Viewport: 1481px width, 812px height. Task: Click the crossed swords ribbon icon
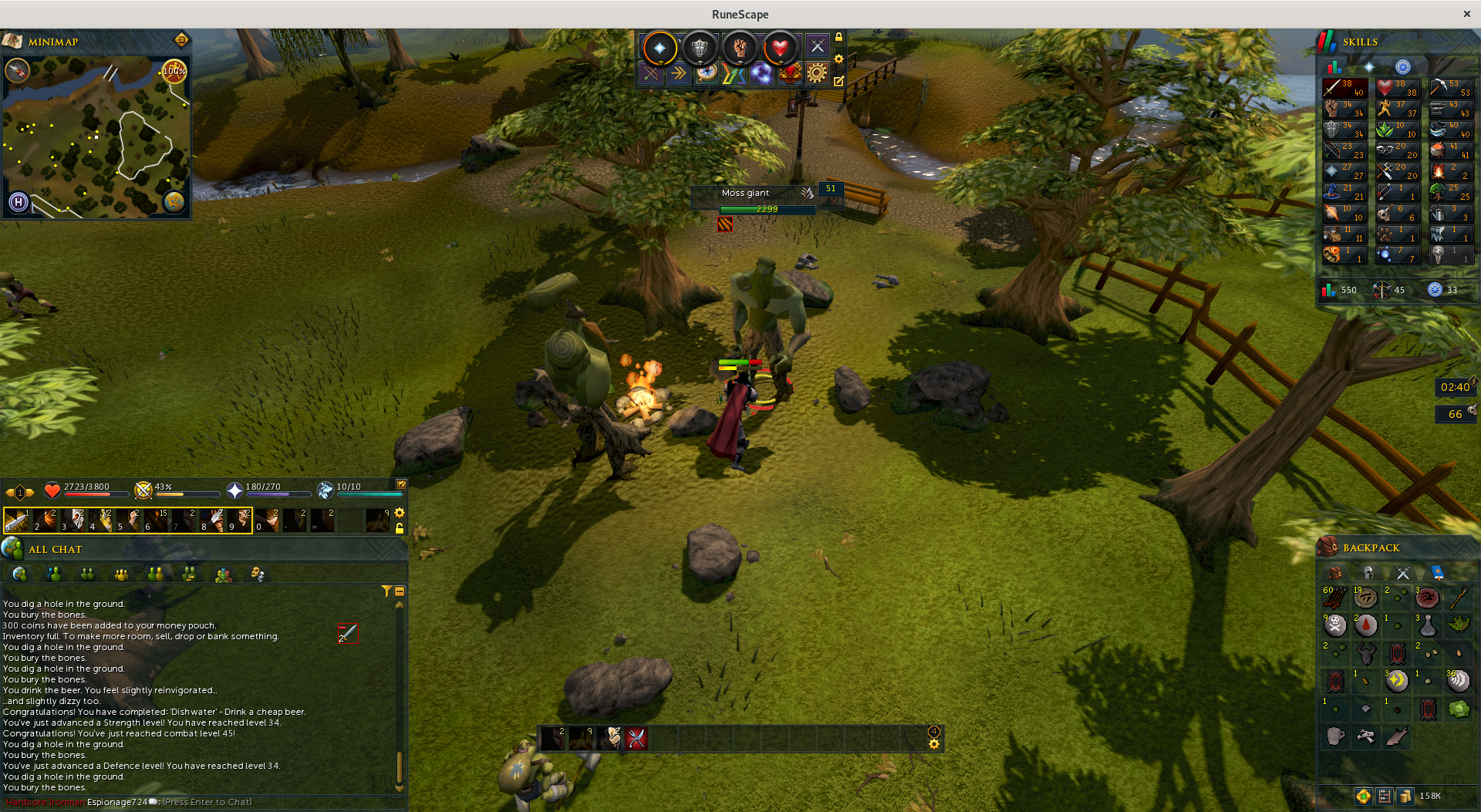point(651,73)
